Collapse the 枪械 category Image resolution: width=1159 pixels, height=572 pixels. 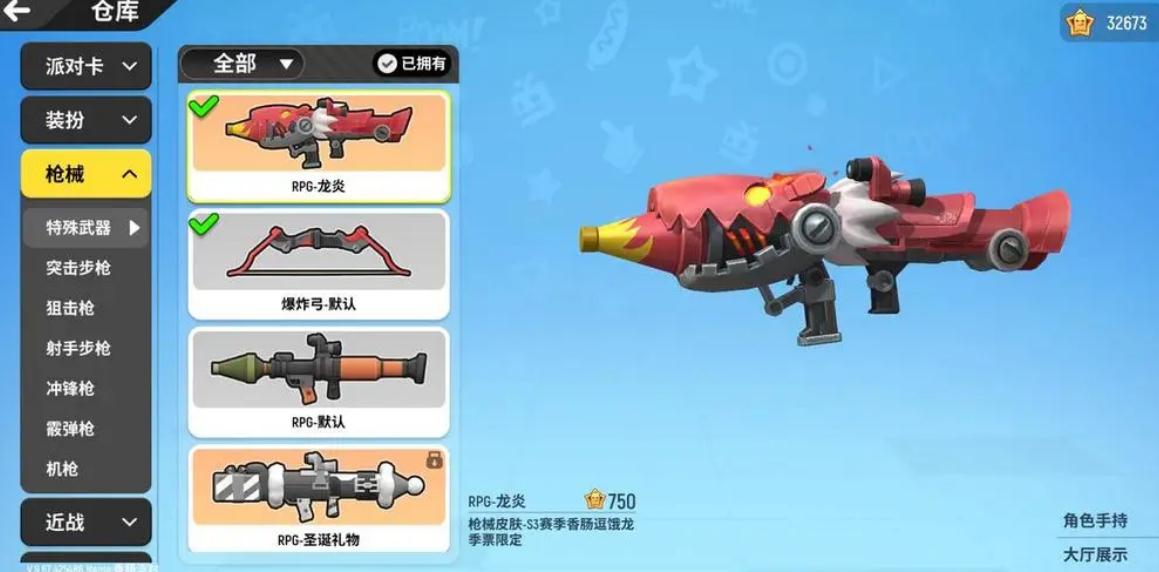click(86, 174)
